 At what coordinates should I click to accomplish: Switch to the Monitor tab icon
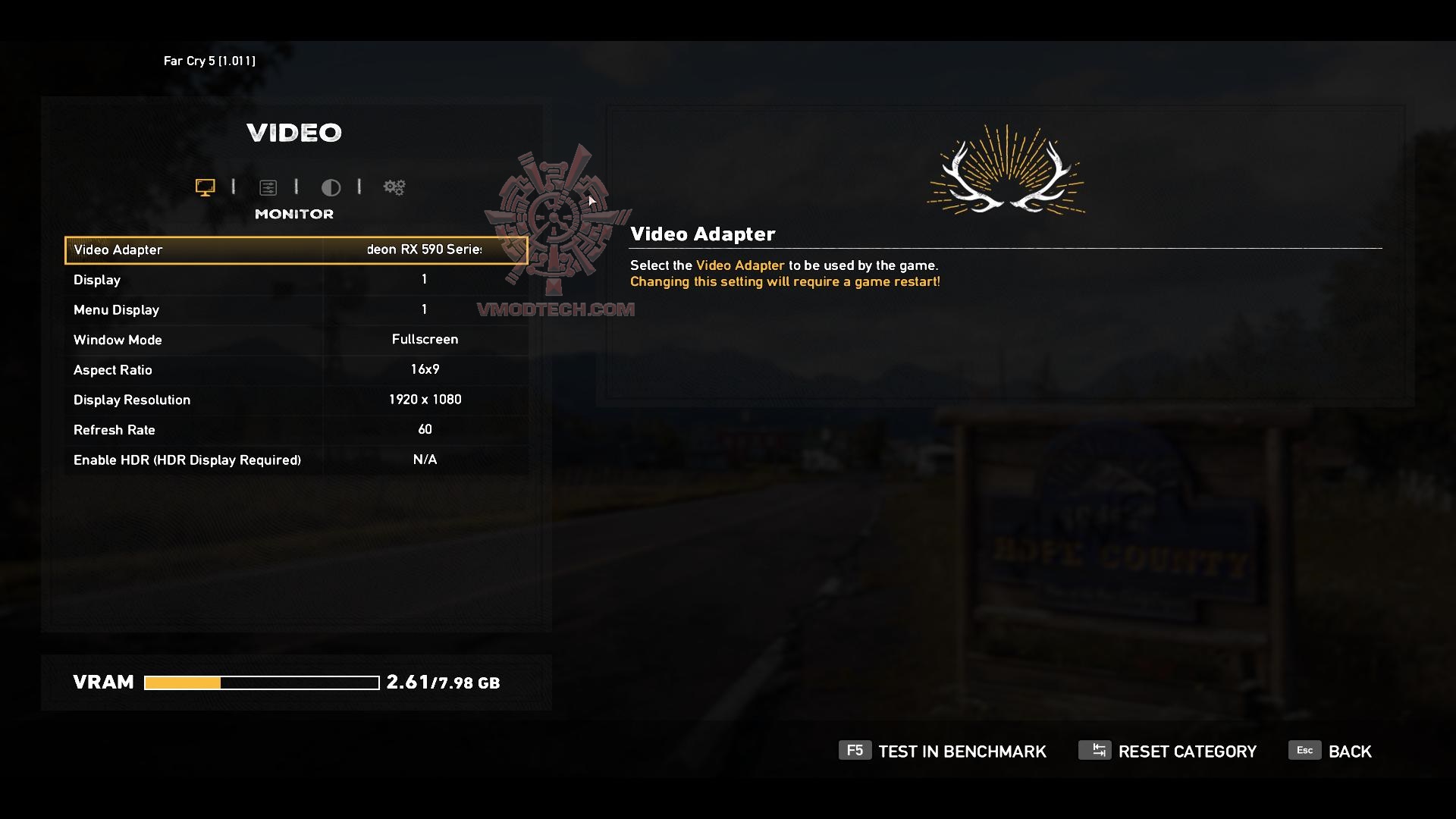pyautogui.click(x=205, y=187)
